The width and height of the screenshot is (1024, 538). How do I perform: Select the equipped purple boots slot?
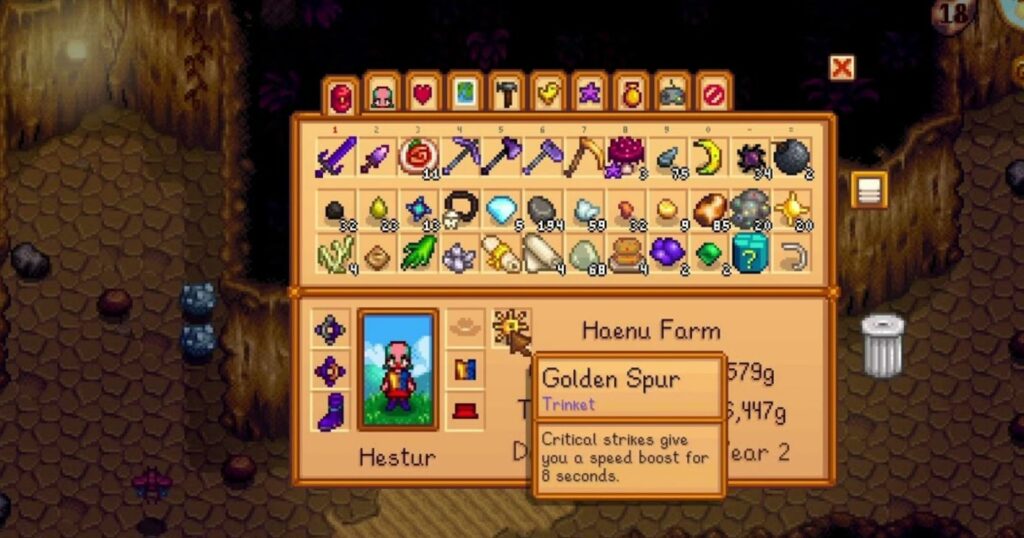point(330,411)
